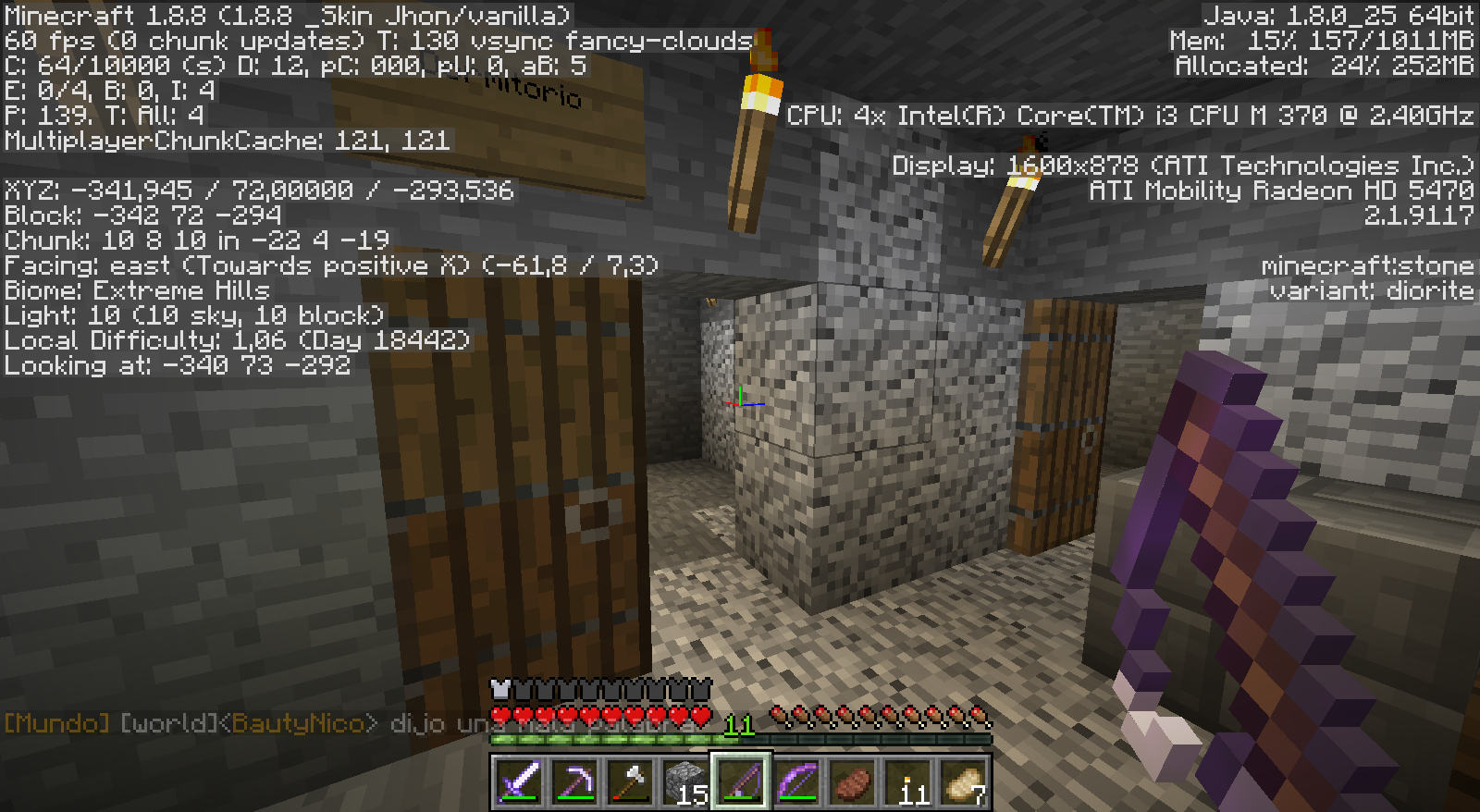Select the cooked steak slot
Image resolution: width=1480 pixels, height=812 pixels.
[852, 782]
